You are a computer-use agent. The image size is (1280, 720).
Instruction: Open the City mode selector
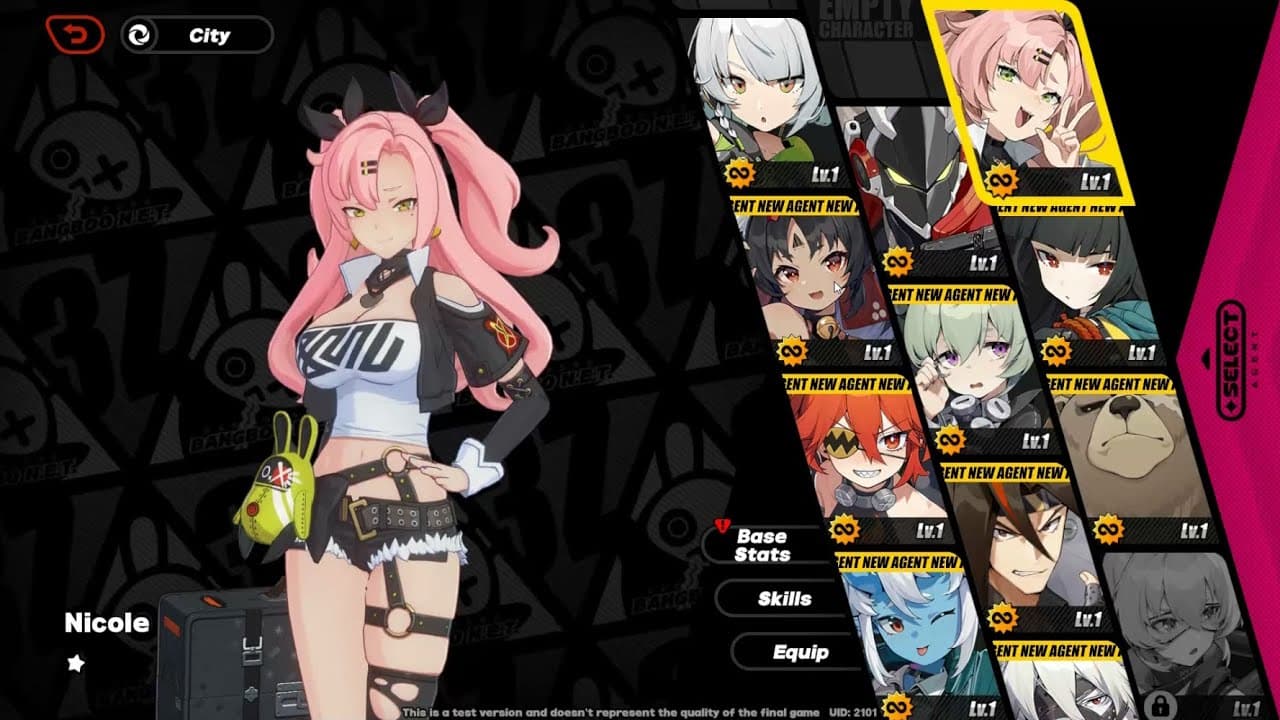pyautogui.click(x=196, y=35)
